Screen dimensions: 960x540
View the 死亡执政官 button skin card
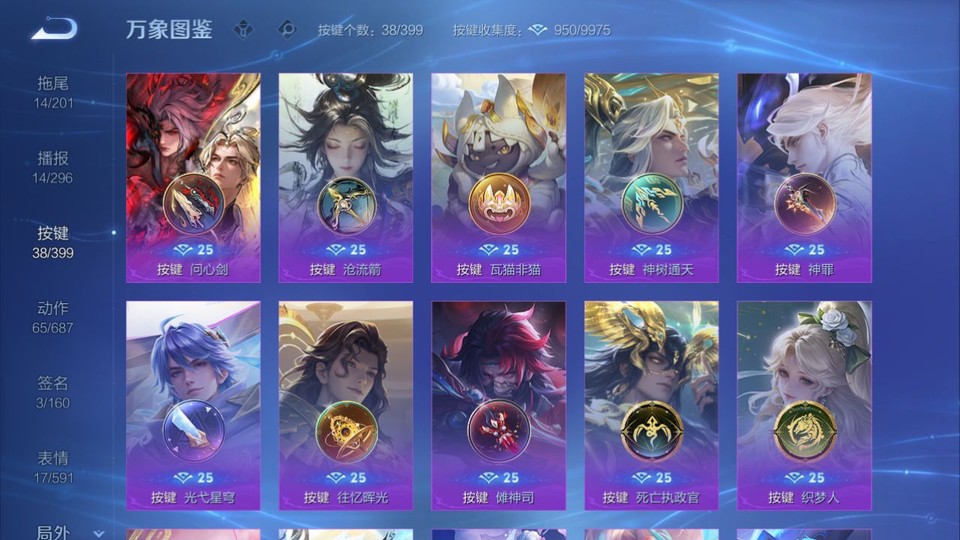tap(651, 406)
